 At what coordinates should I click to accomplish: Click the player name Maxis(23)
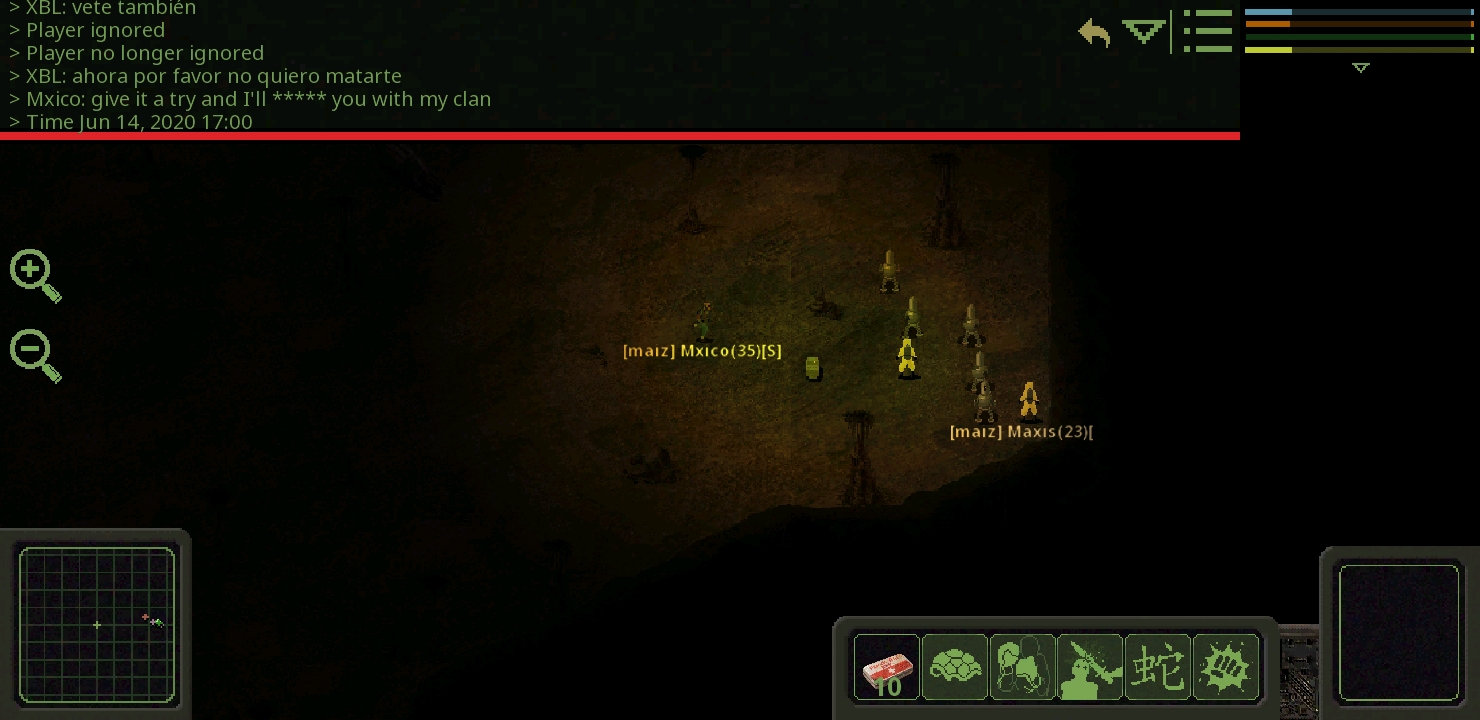coord(1021,431)
